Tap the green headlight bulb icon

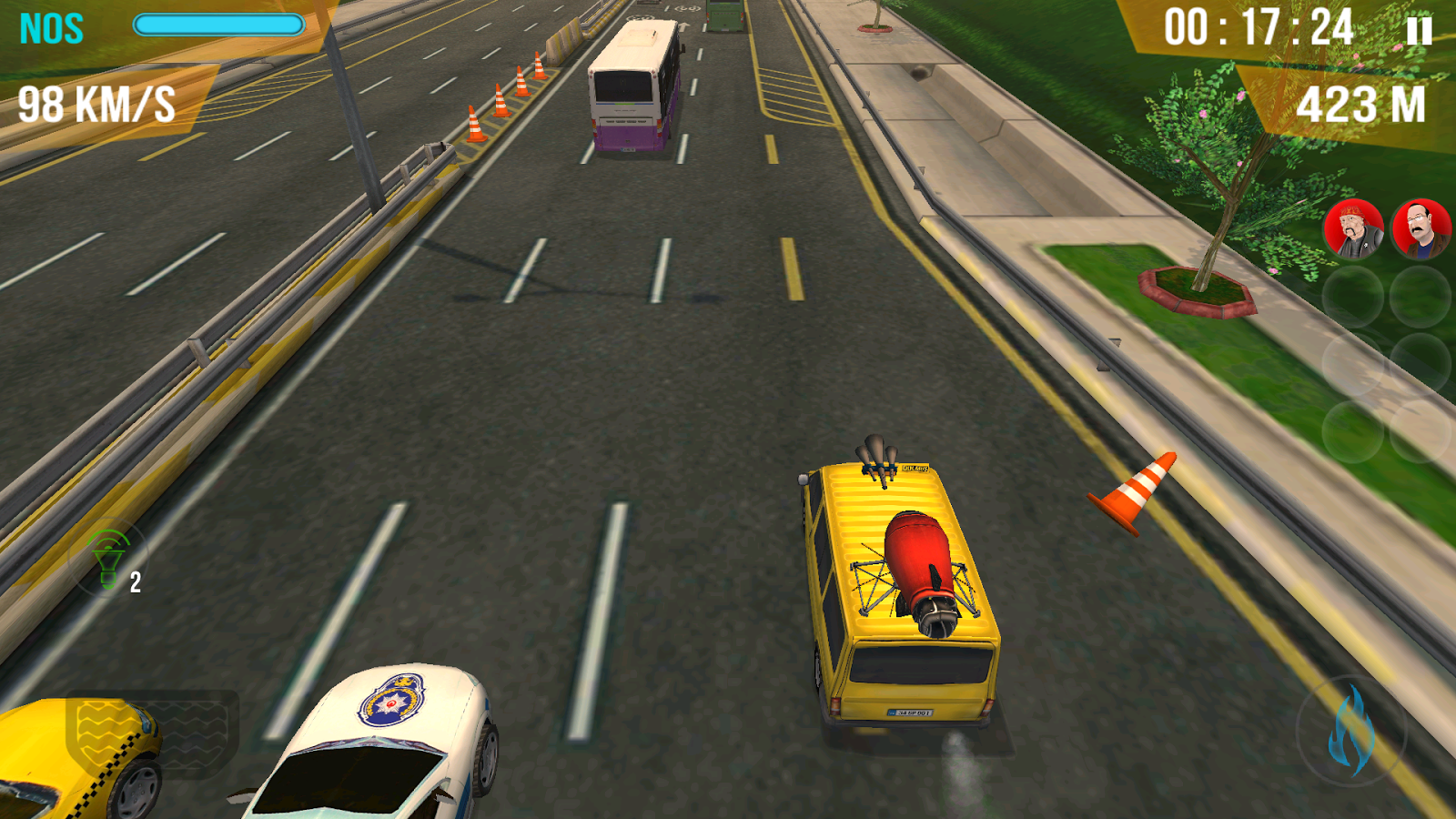click(109, 555)
